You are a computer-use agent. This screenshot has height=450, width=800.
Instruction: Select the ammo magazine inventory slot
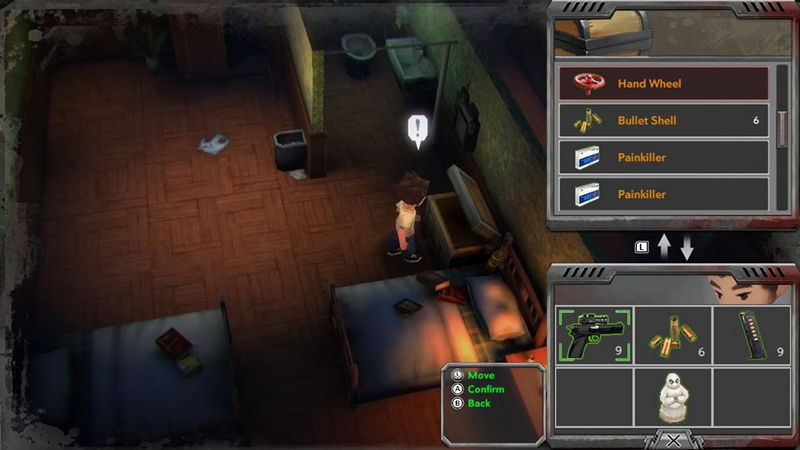[x=751, y=335]
